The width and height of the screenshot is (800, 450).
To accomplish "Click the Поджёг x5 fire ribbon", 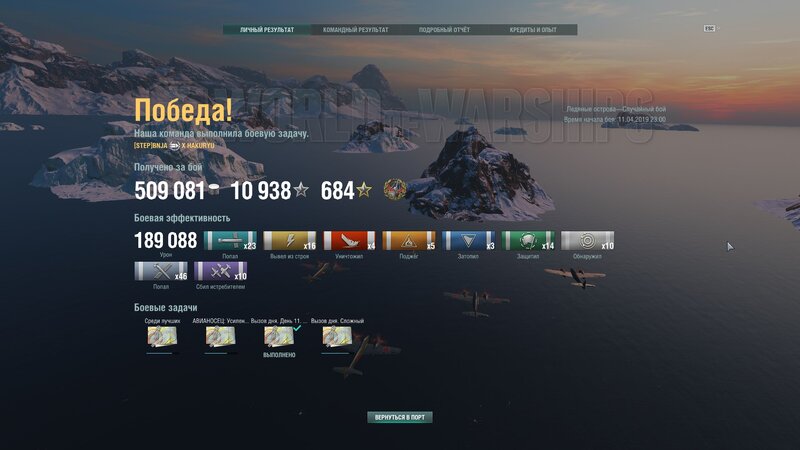I will pyautogui.click(x=409, y=241).
